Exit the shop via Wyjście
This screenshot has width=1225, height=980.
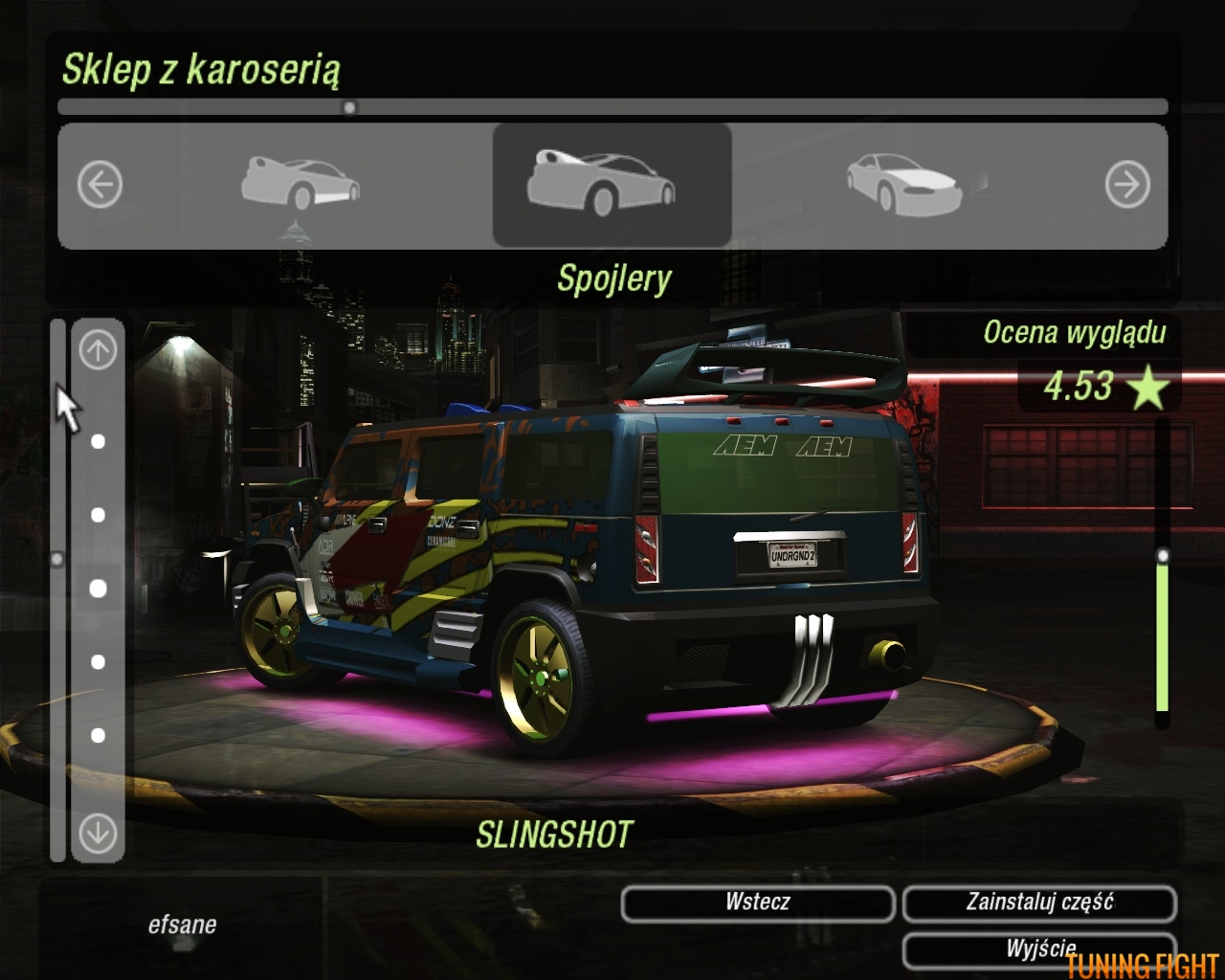coord(1039,947)
